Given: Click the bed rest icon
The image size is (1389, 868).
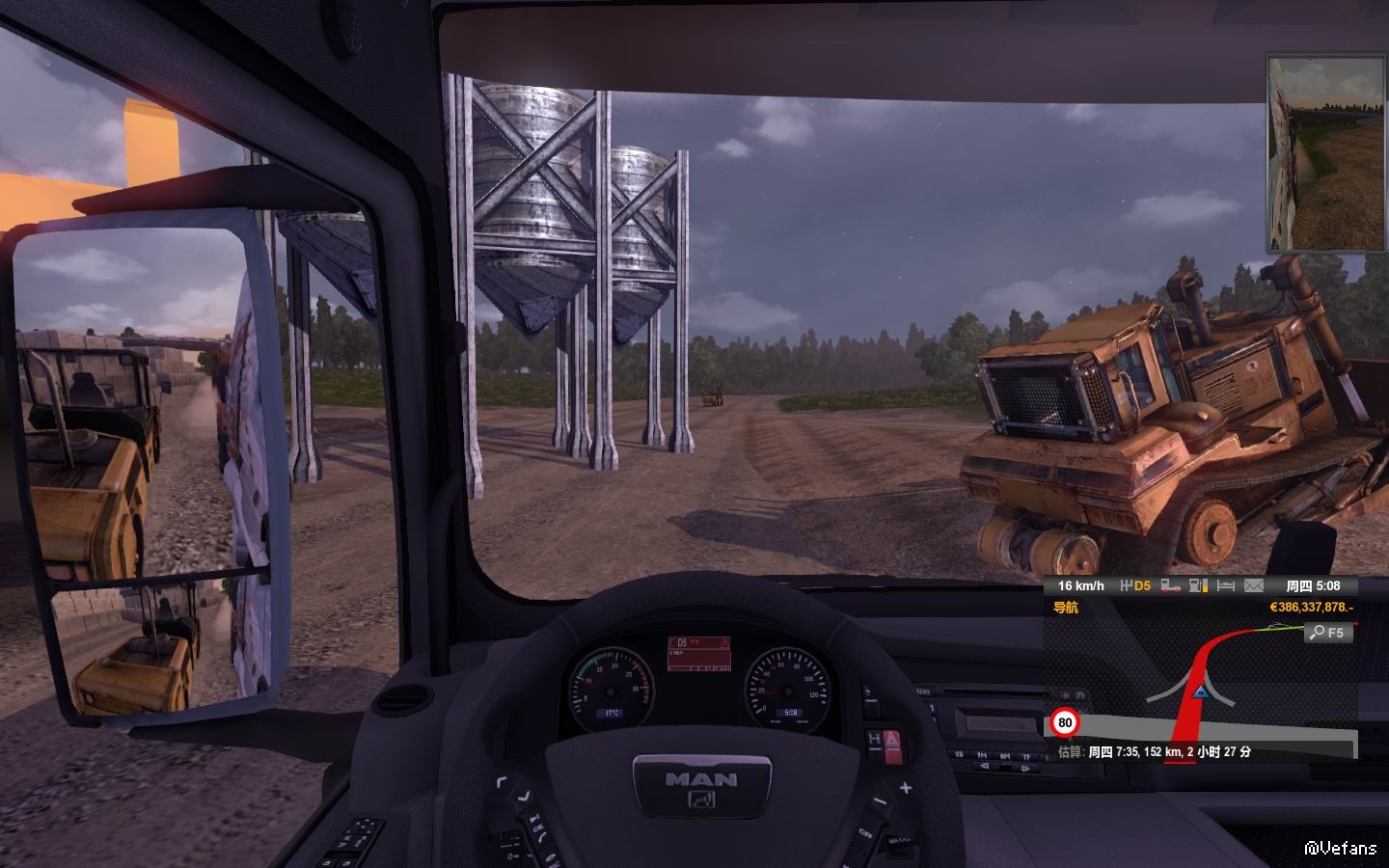Looking at the screenshot, I should coord(1226,585).
